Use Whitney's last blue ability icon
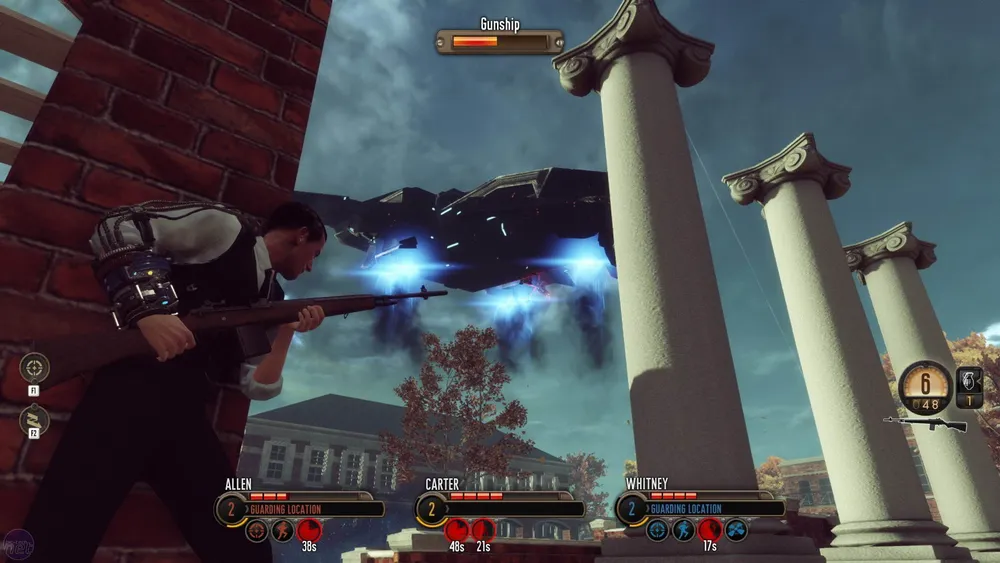This screenshot has height=563, width=1000. (736, 530)
